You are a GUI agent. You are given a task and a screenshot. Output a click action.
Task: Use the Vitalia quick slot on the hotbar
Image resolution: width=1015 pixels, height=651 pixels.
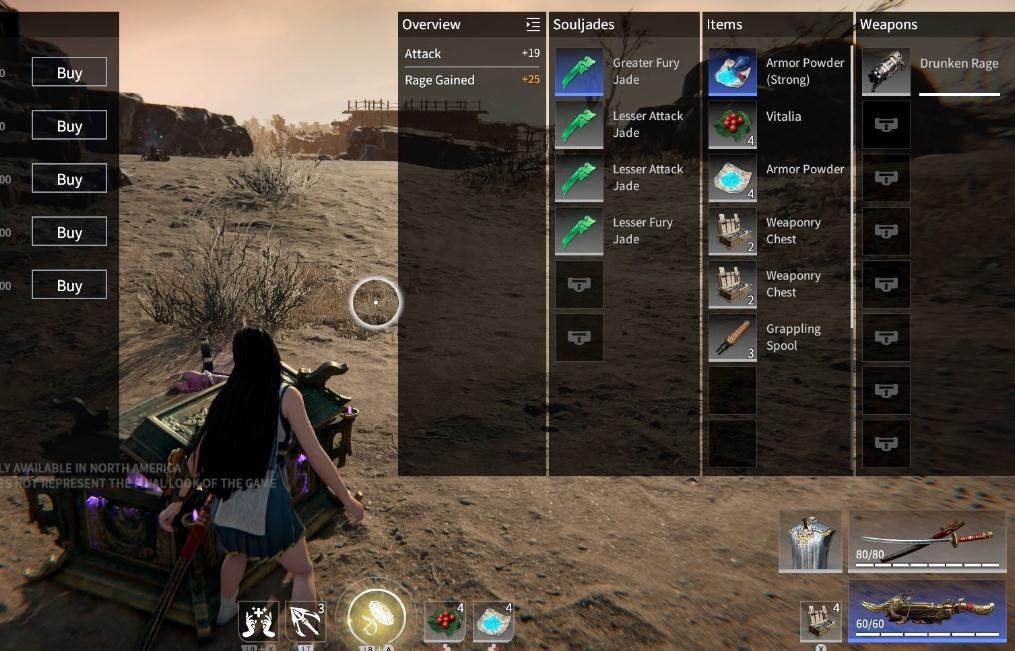(444, 621)
